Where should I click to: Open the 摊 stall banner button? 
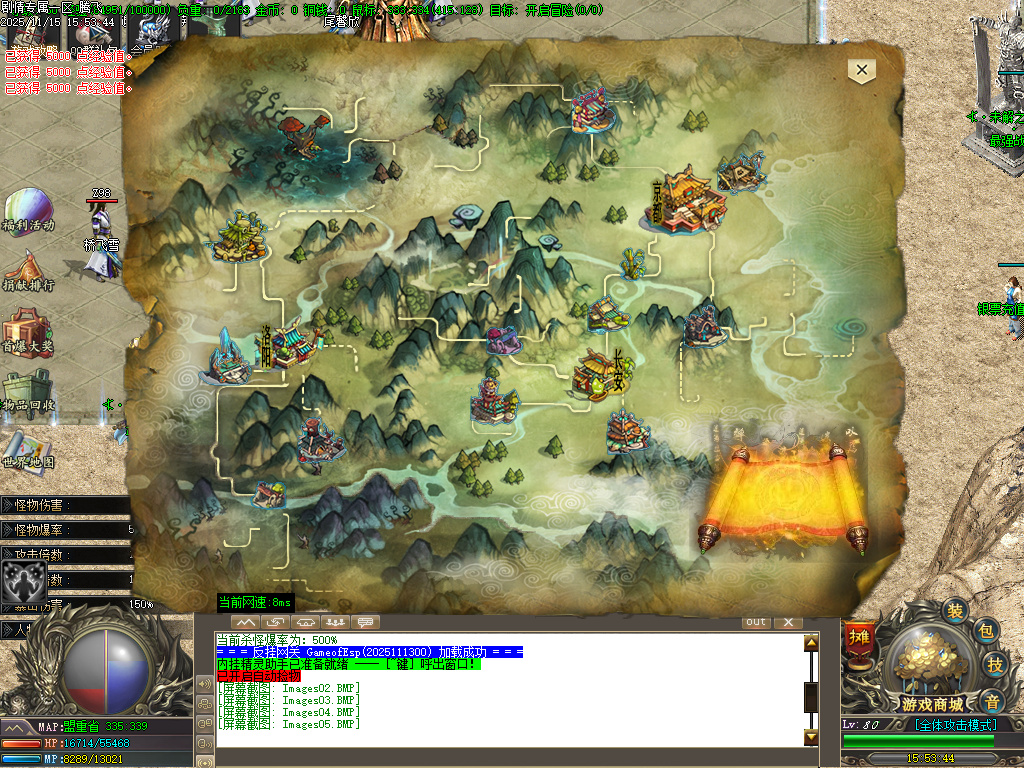(x=858, y=638)
